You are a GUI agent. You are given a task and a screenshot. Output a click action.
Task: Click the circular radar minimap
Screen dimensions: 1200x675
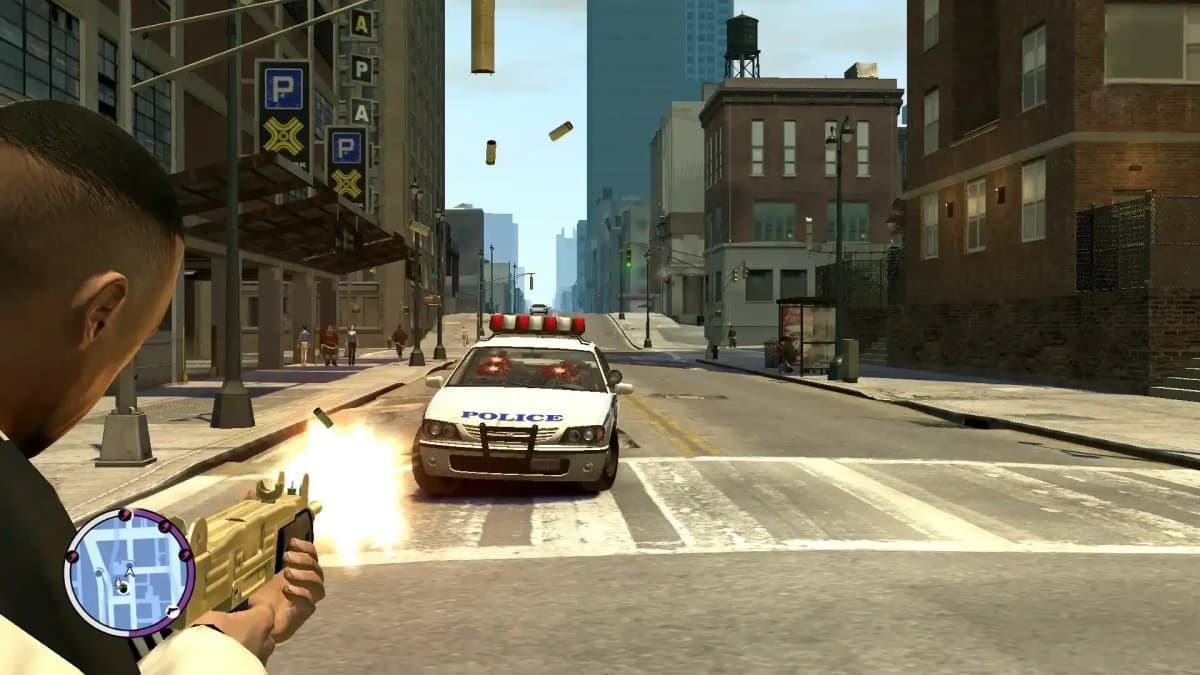point(127,572)
